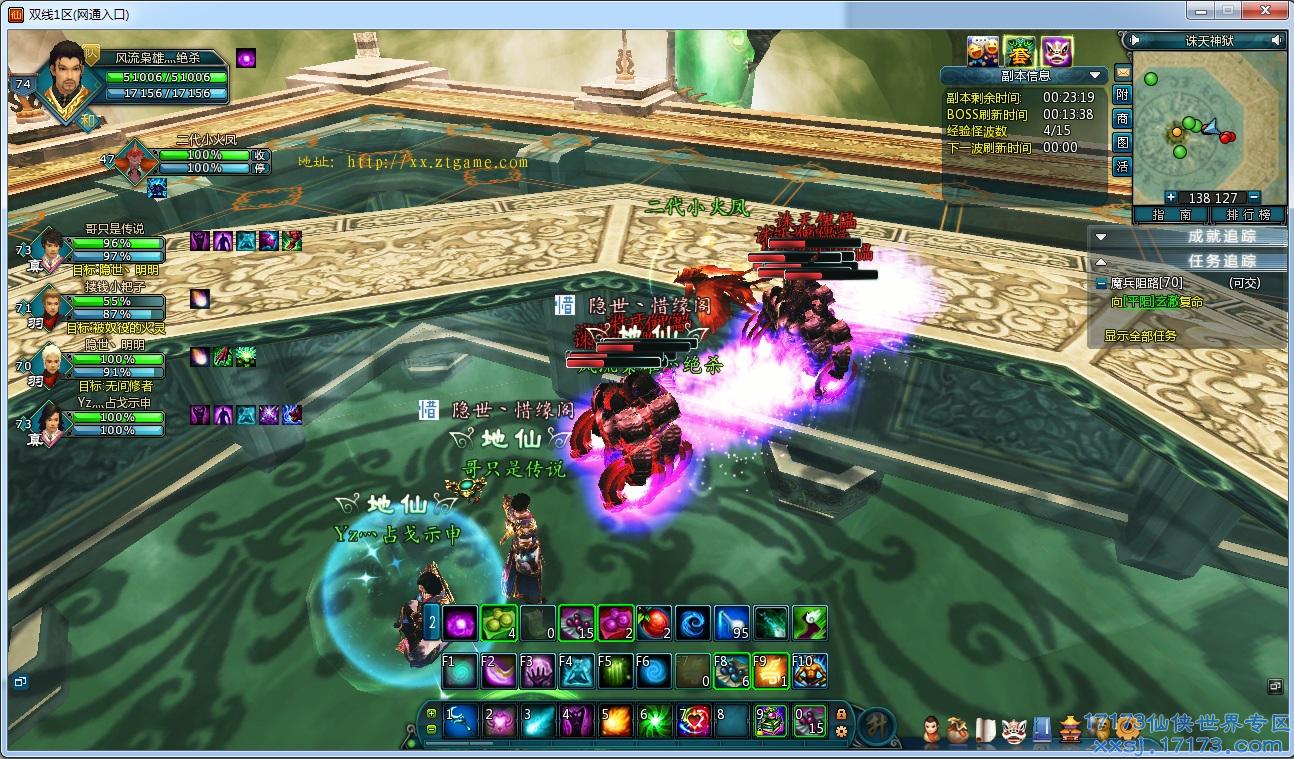This screenshot has width=1294, height=759.
Task: Click the pet stop button 停
Action: pyautogui.click(x=259, y=168)
